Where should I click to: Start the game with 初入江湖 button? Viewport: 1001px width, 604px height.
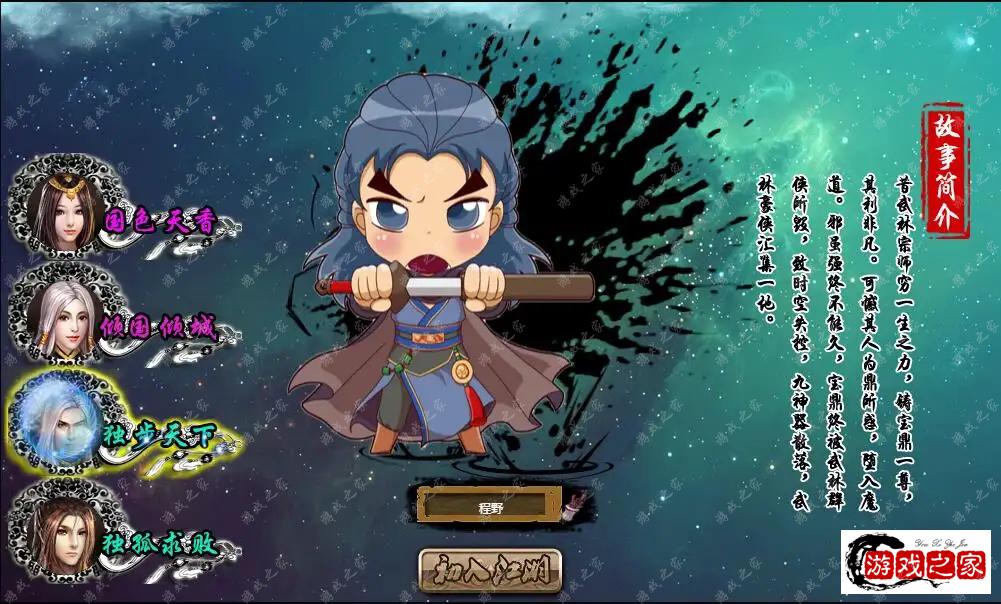[x=490, y=570]
